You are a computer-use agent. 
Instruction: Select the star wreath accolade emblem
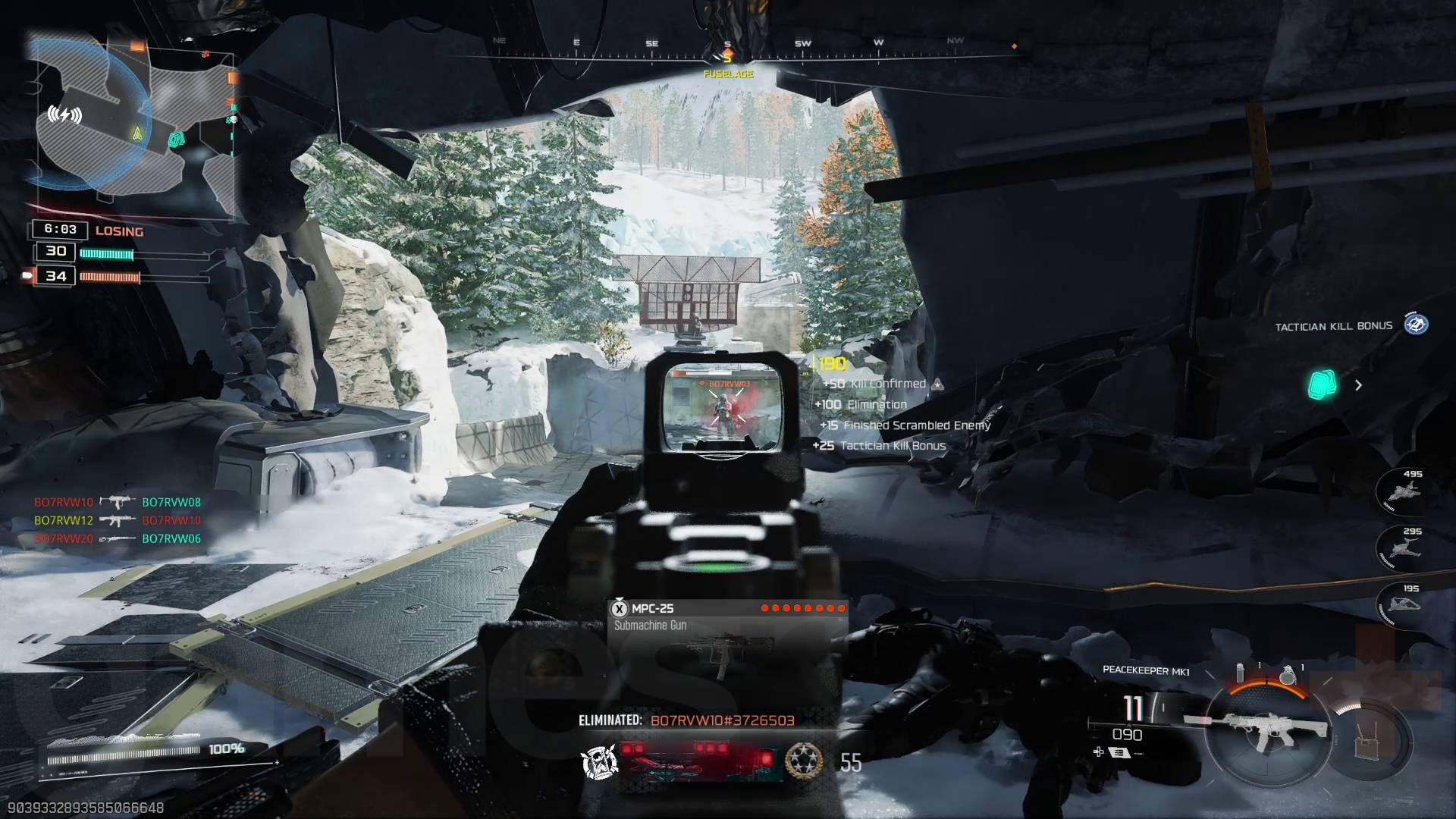[x=804, y=761]
